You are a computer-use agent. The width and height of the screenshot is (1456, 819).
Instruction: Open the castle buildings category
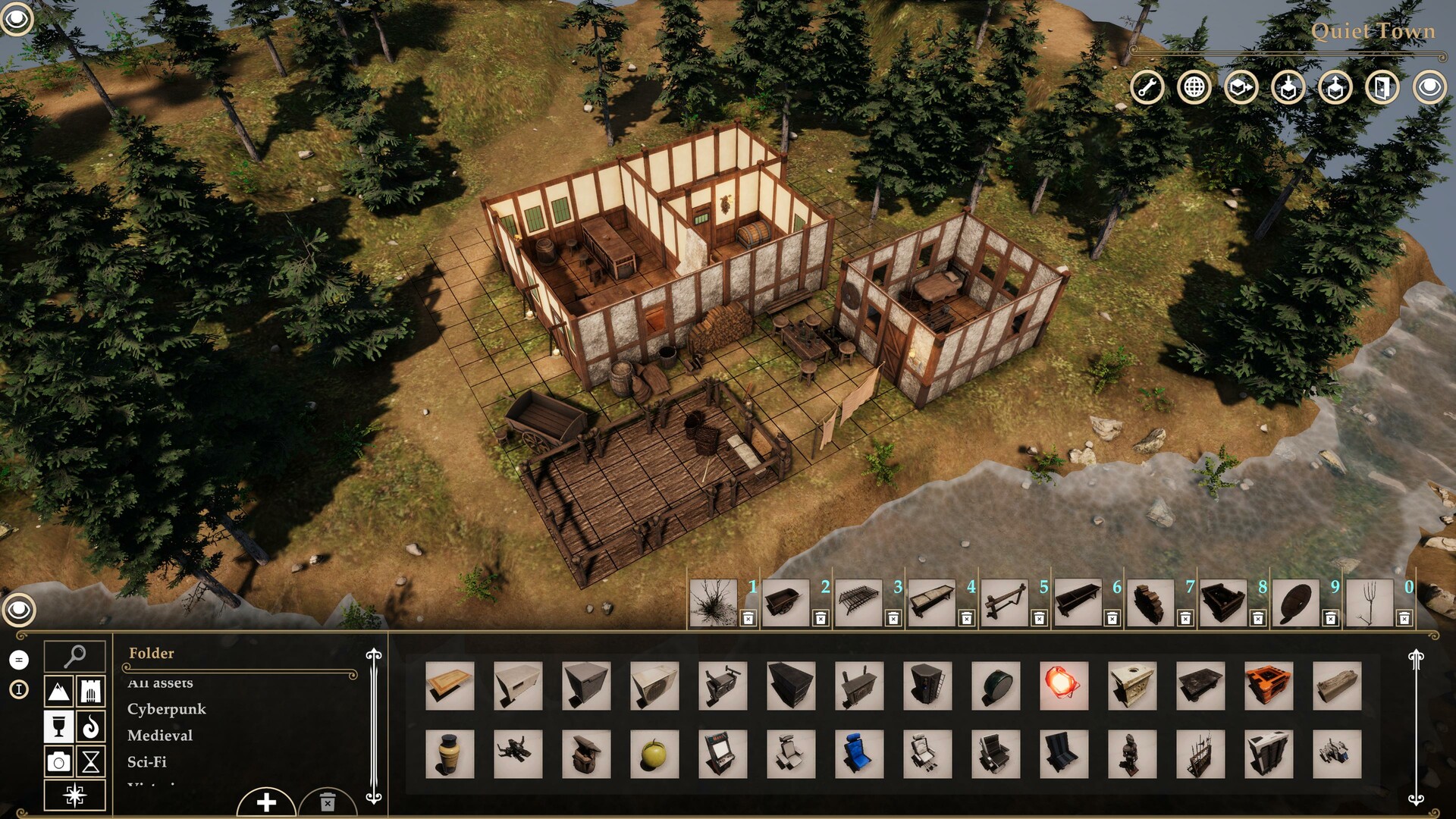click(91, 691)
